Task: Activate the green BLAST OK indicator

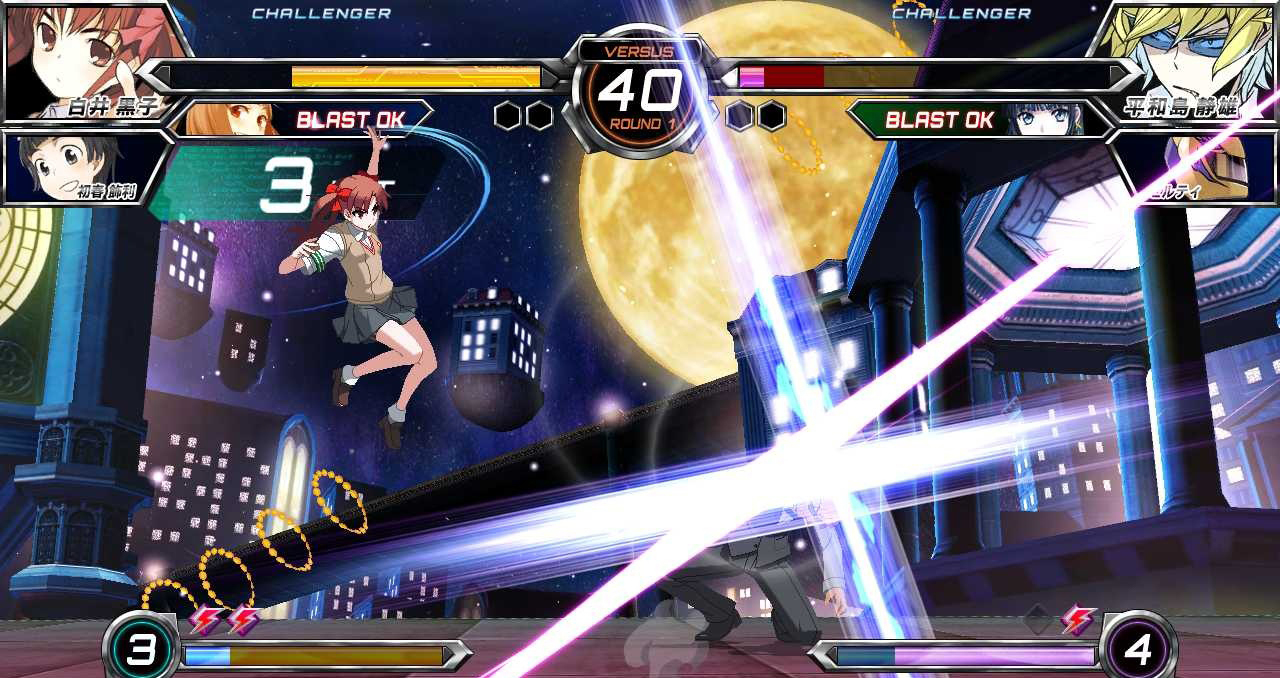Action: click(x=940, y=120)
